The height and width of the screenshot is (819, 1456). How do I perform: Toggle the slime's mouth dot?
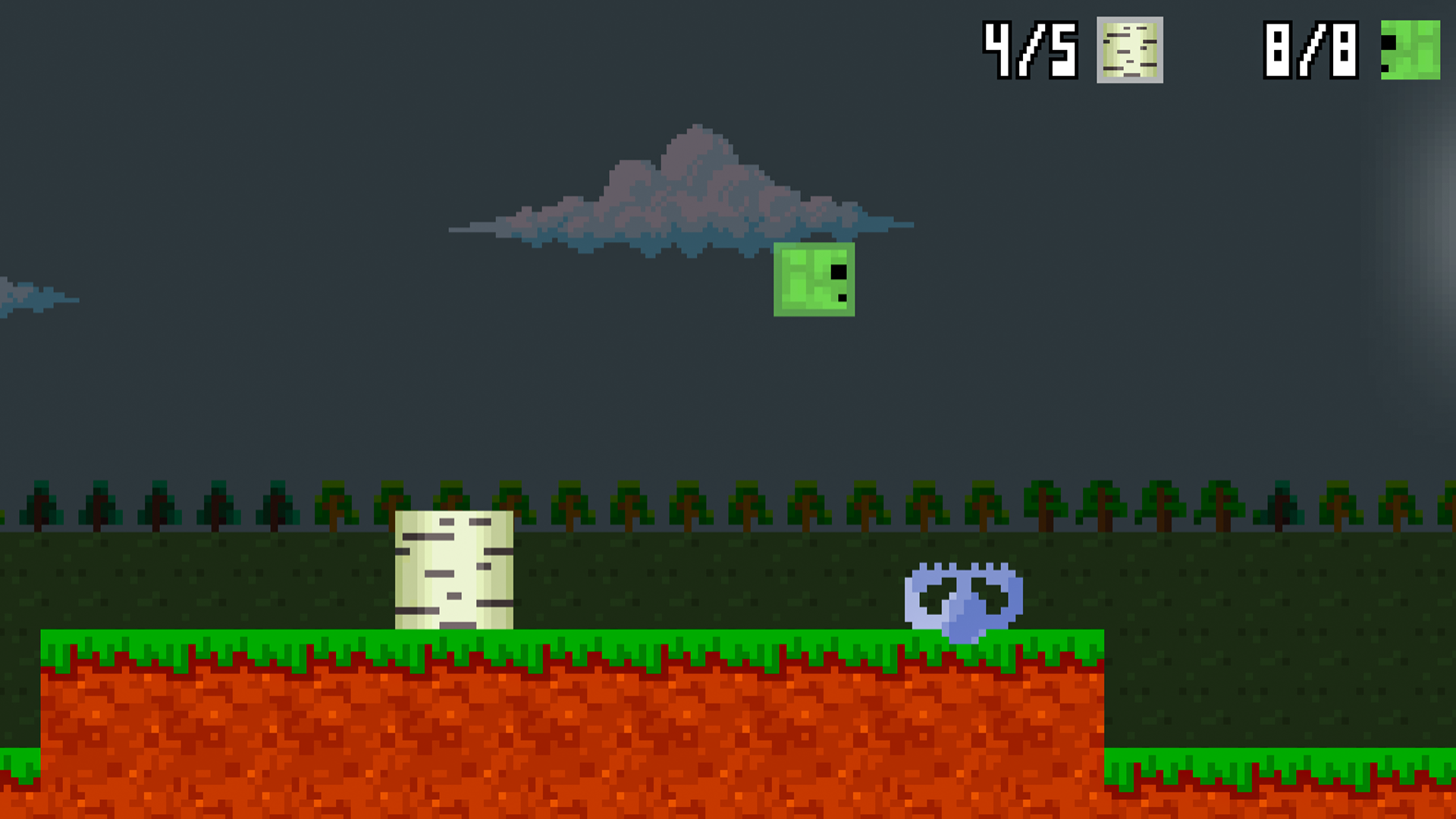coord(842,297)
